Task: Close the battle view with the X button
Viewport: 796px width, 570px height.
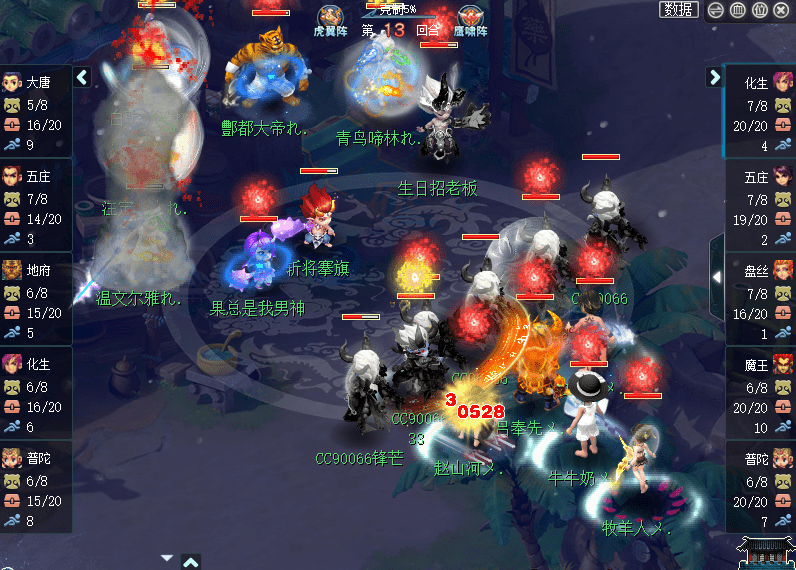Action: coord(782,10)
